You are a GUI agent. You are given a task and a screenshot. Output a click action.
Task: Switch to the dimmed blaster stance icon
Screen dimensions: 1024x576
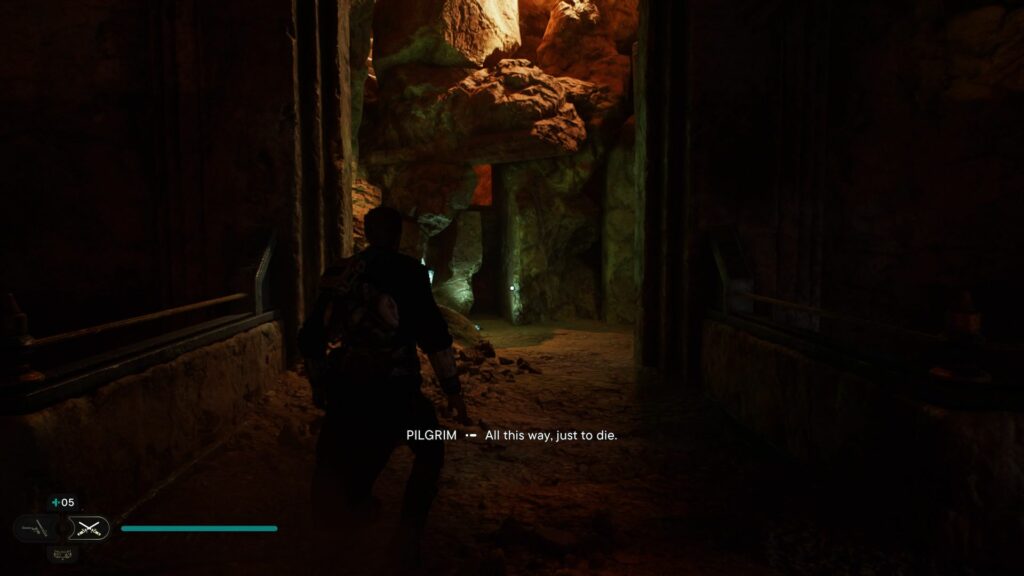[33, 528]
